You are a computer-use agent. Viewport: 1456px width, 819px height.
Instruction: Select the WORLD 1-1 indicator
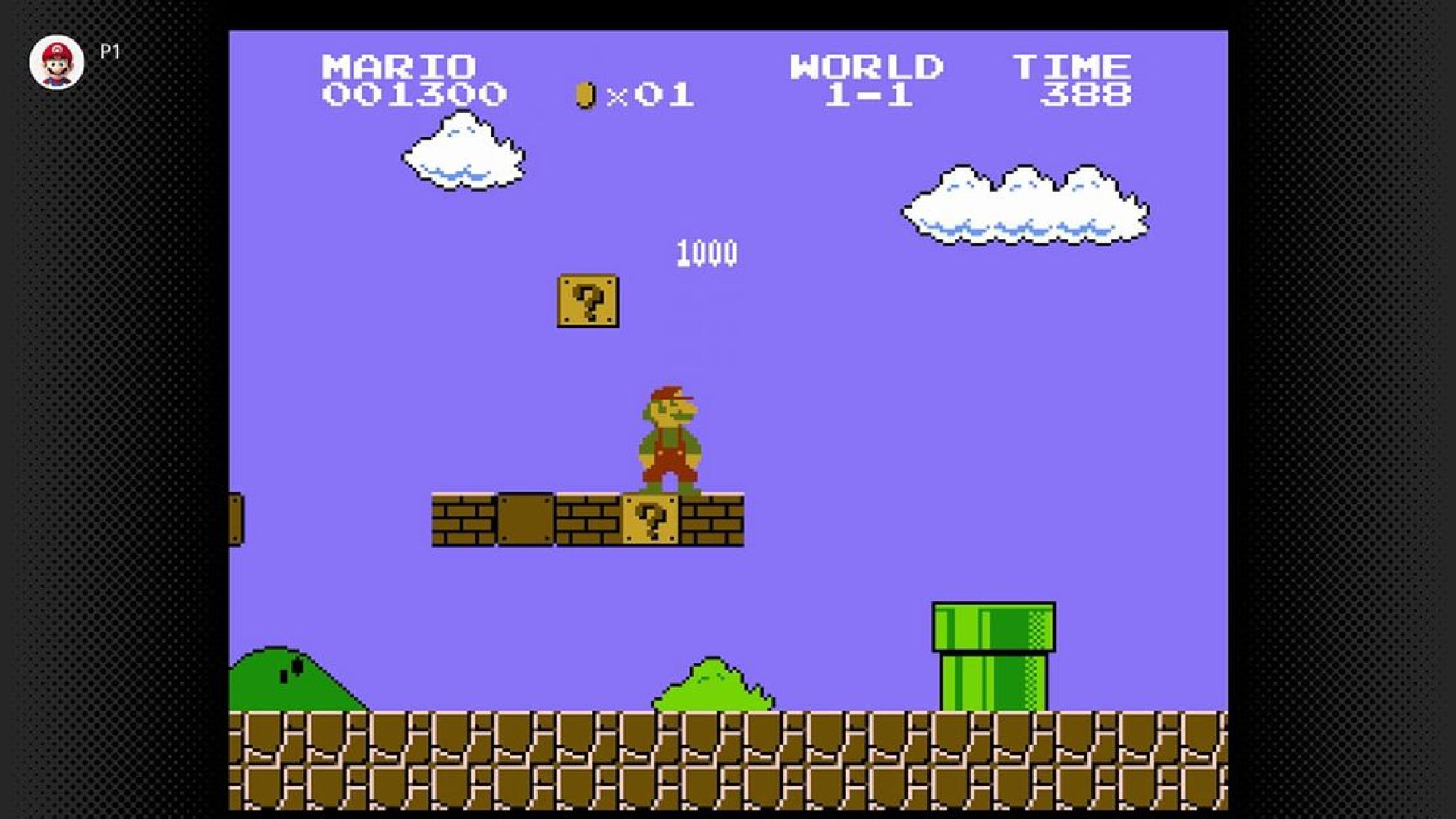pos(868,80)
